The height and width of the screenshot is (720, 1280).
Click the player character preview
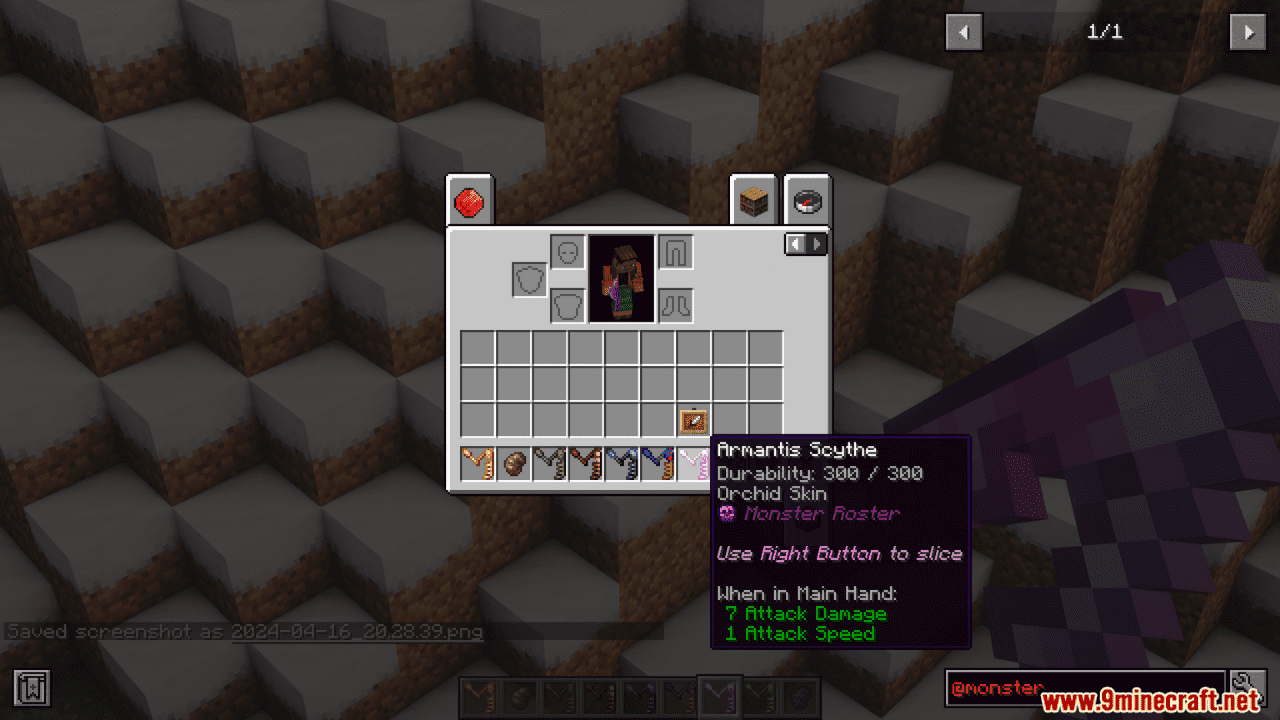[620, 277]
